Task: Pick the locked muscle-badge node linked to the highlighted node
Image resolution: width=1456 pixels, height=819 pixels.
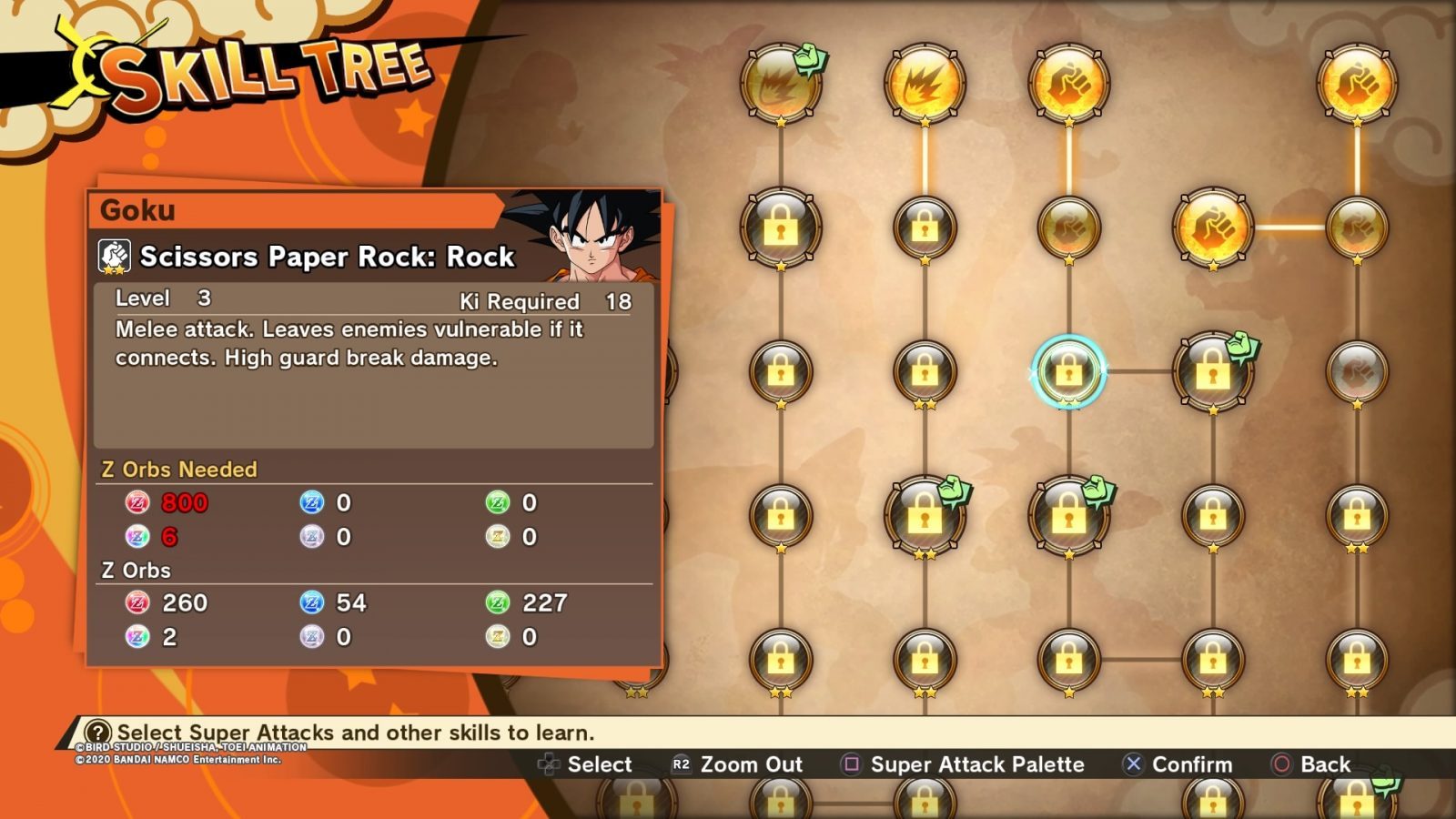Action: tap(1212, 371)
